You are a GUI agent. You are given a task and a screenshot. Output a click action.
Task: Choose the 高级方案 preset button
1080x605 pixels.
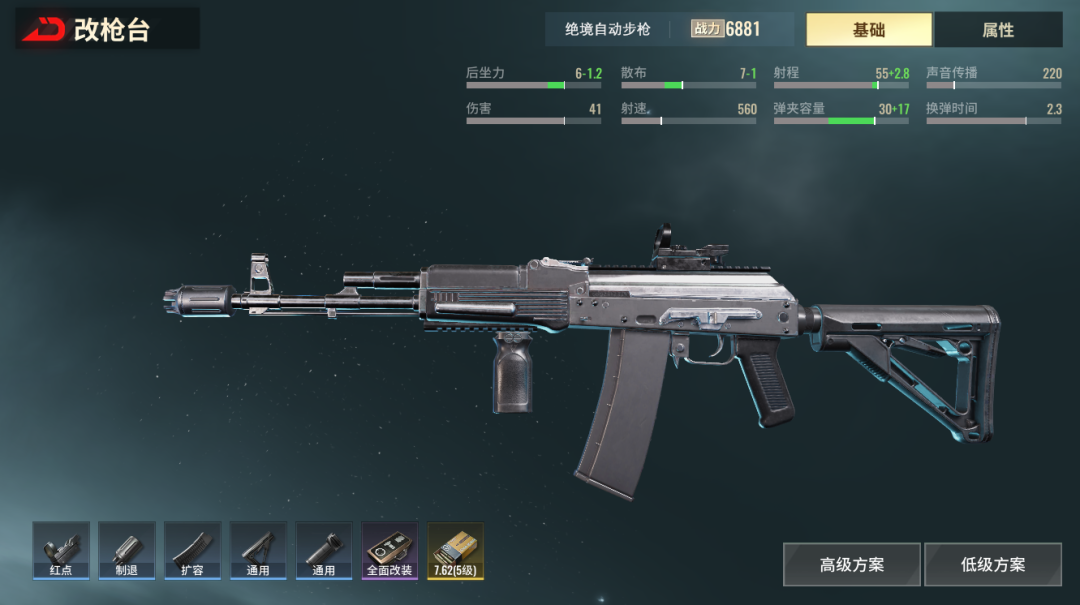[851, 564]
